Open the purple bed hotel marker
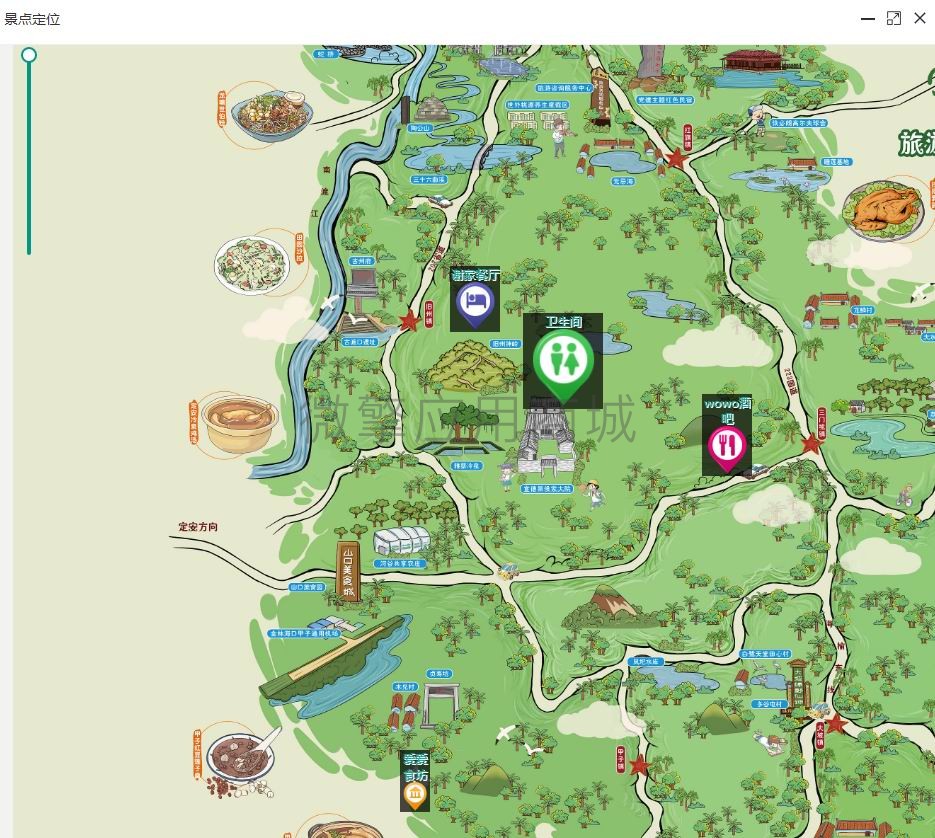Screen dimensions: 935x838 click(475, 302)
